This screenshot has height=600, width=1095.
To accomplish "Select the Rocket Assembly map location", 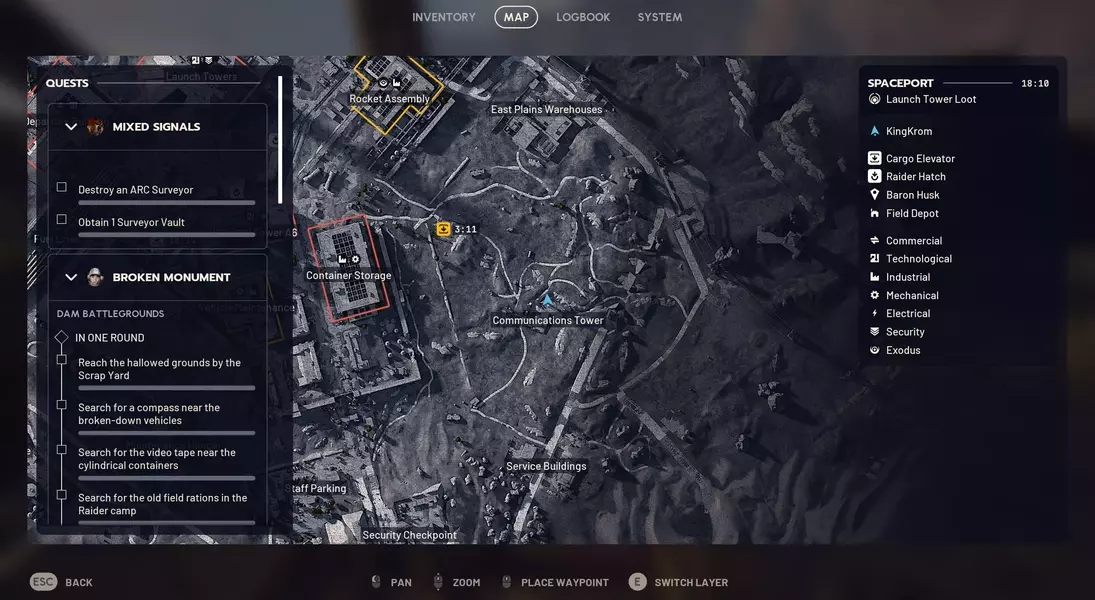I will point(389,98).
